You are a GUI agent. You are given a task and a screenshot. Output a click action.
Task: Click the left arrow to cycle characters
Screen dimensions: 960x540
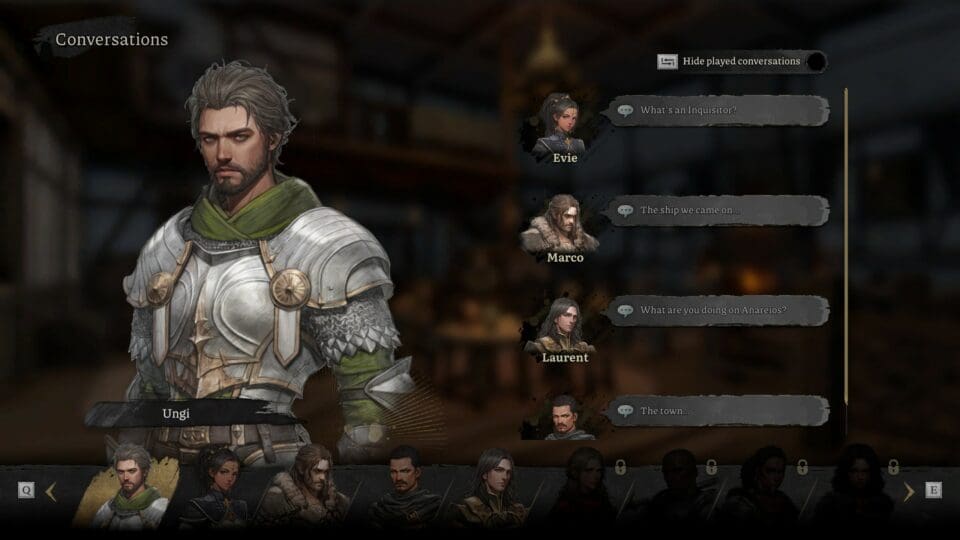[51, 491]
